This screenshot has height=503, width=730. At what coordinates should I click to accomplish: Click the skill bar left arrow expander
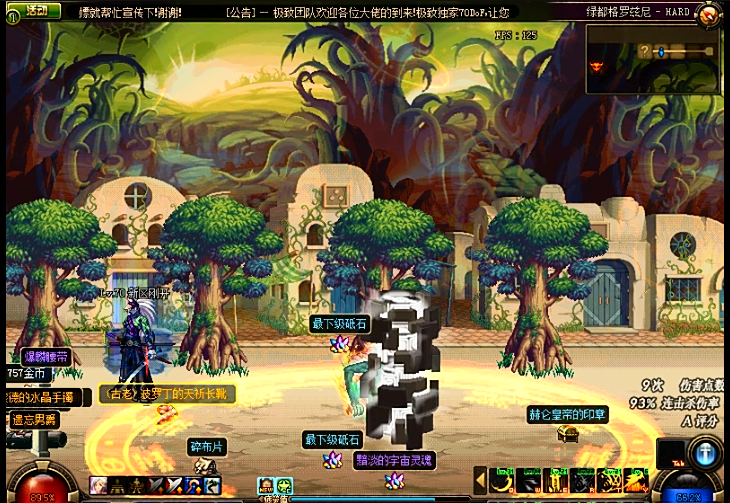(480, 480)
